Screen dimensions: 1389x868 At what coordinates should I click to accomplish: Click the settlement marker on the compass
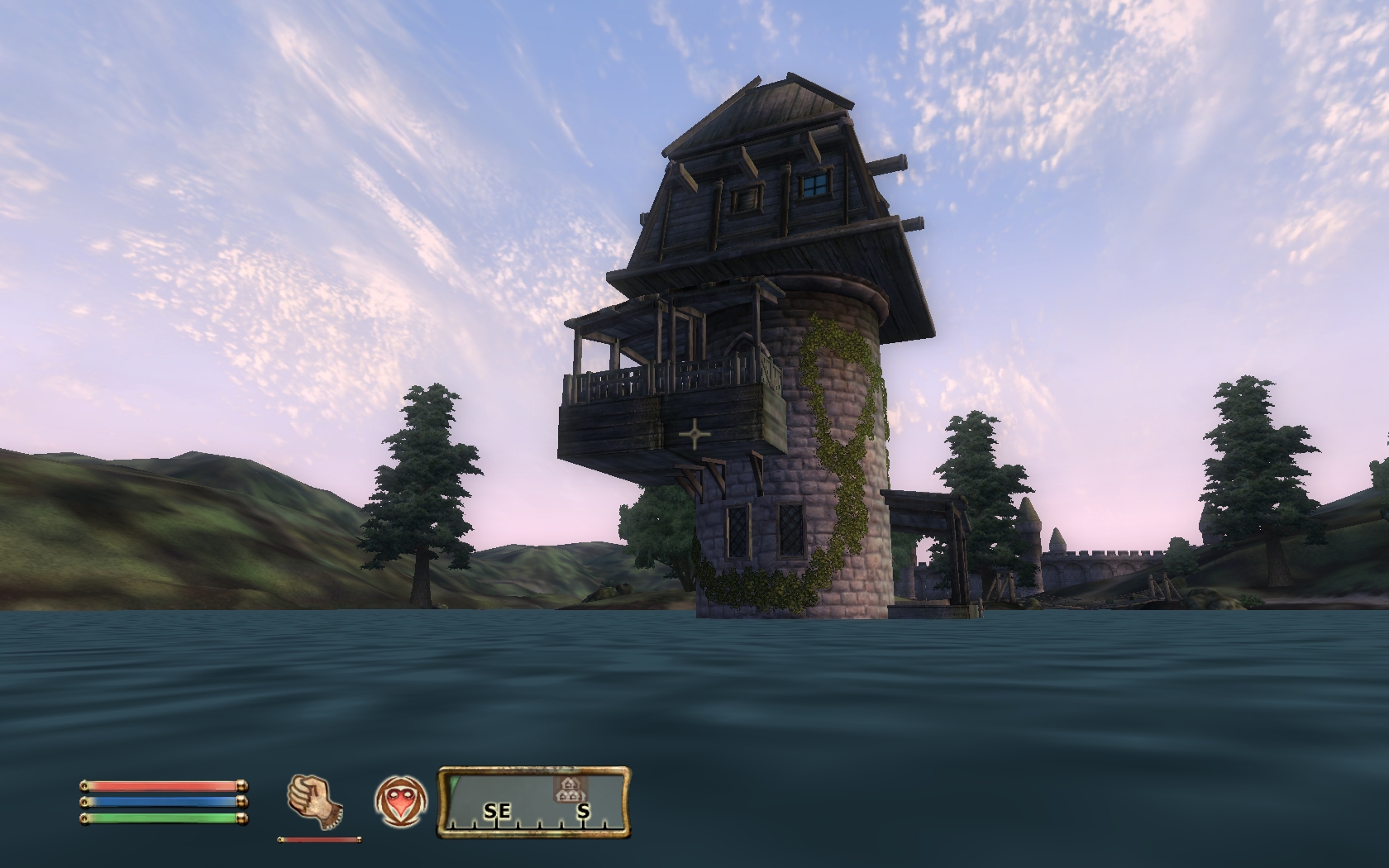[566, 789]
